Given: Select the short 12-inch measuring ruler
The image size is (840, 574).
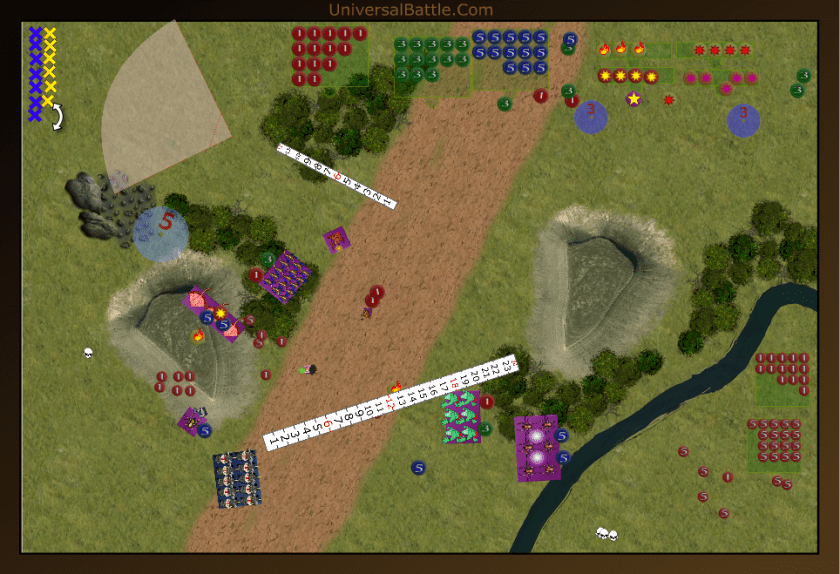Looking at the screenshot, I should click(x=336, y=177).
